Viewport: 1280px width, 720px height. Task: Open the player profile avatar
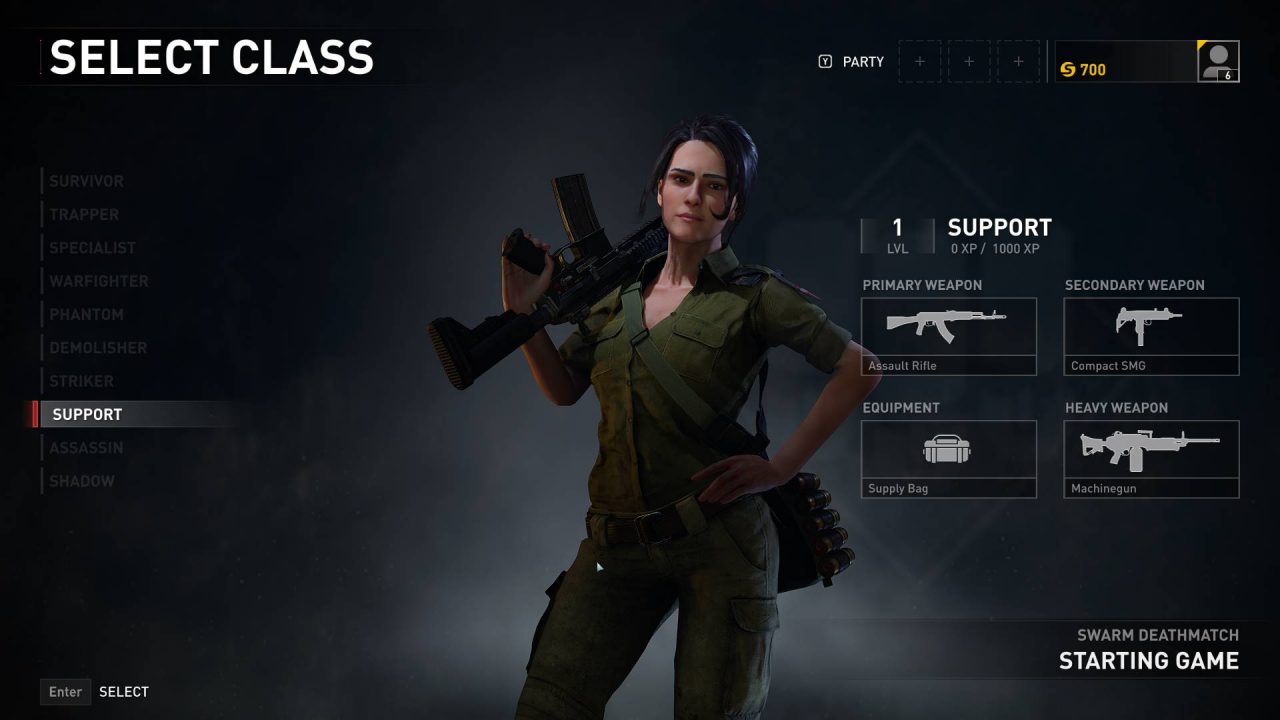click(x=1218, y=61)
